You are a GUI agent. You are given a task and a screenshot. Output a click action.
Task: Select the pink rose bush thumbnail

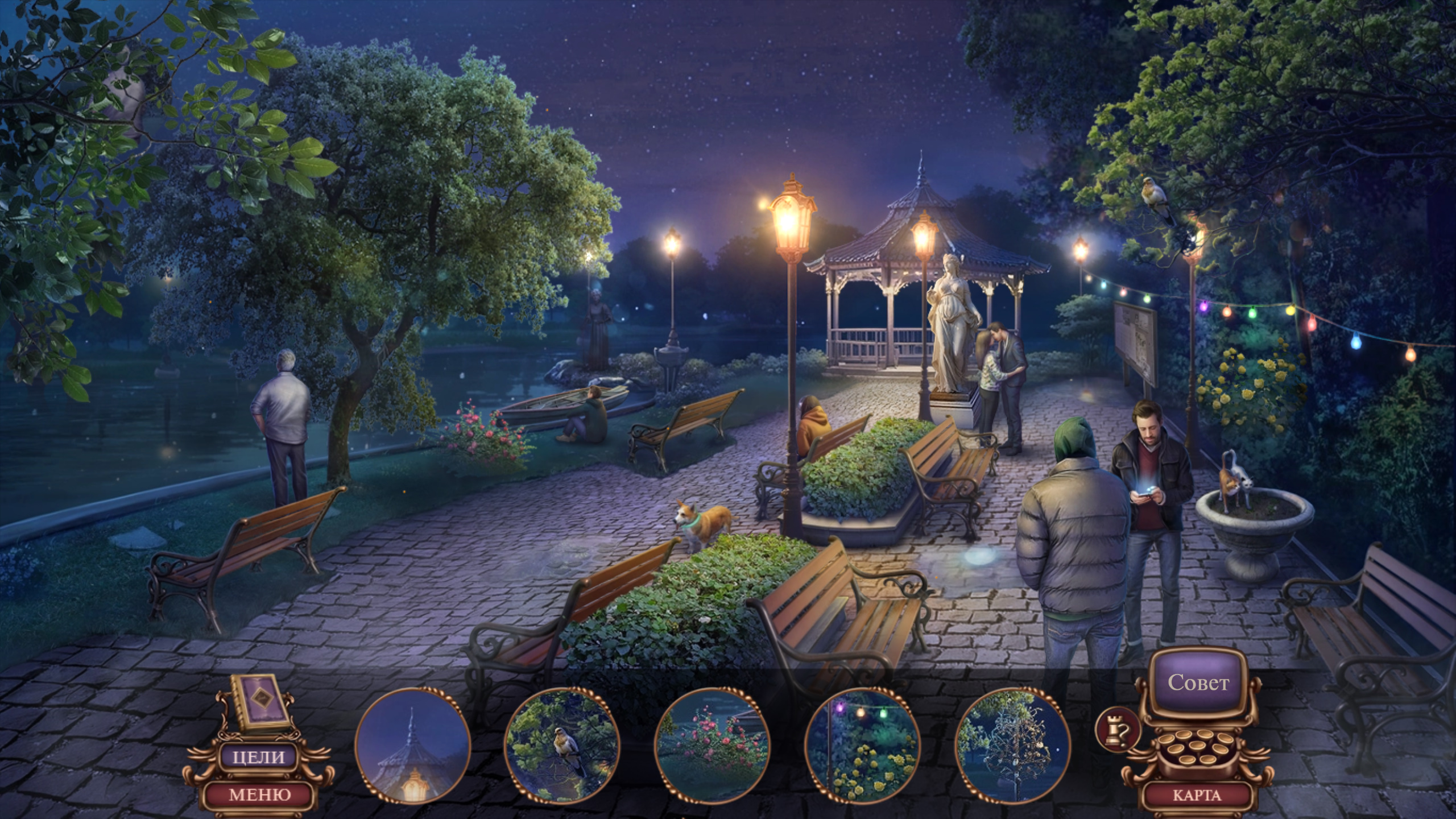pyautogui.click(x=713, y=746)
